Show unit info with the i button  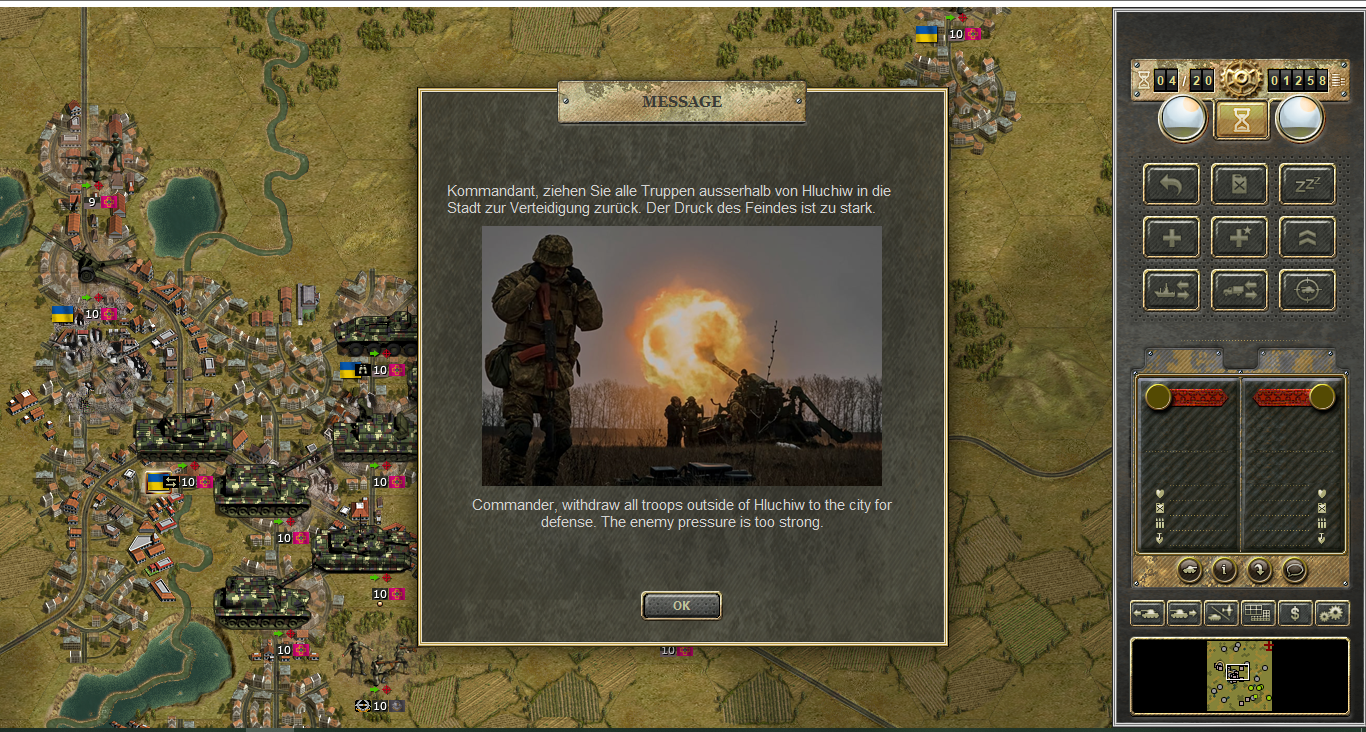[x=1224, y=570]
